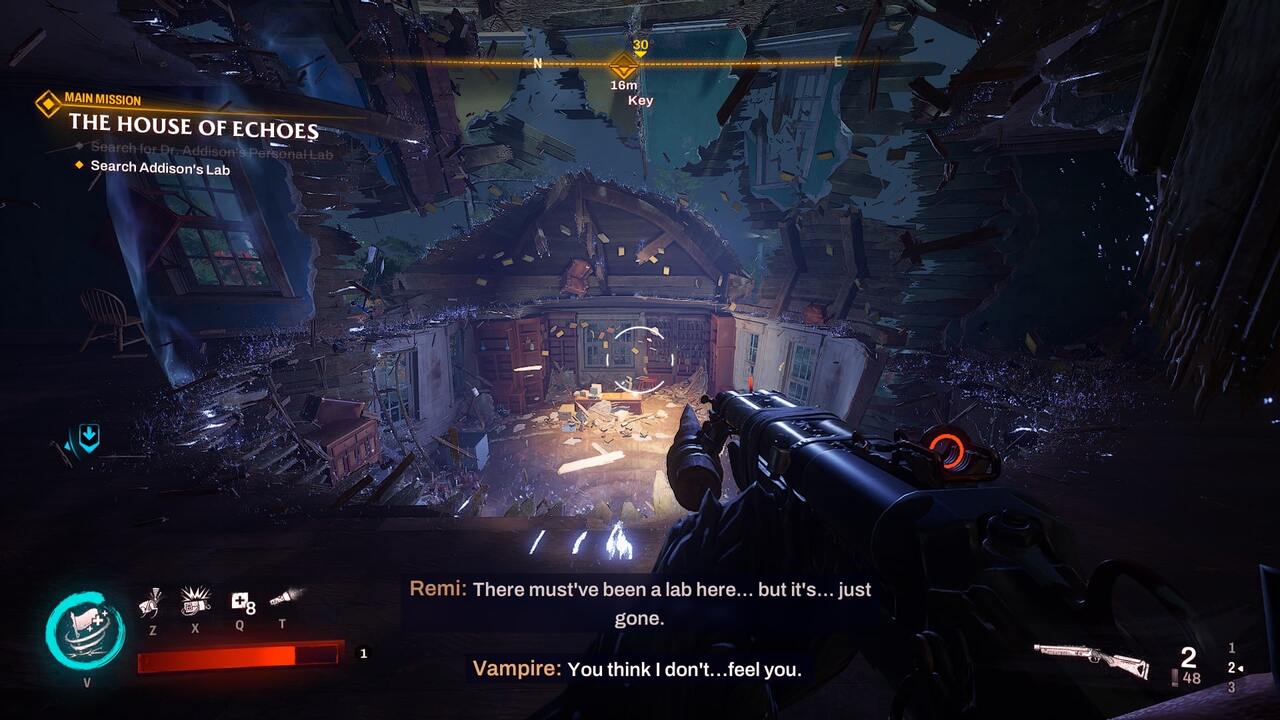Switch to weapon slot 3
Viewport: 1280px width, 720px height.
tap(1232, 688)
